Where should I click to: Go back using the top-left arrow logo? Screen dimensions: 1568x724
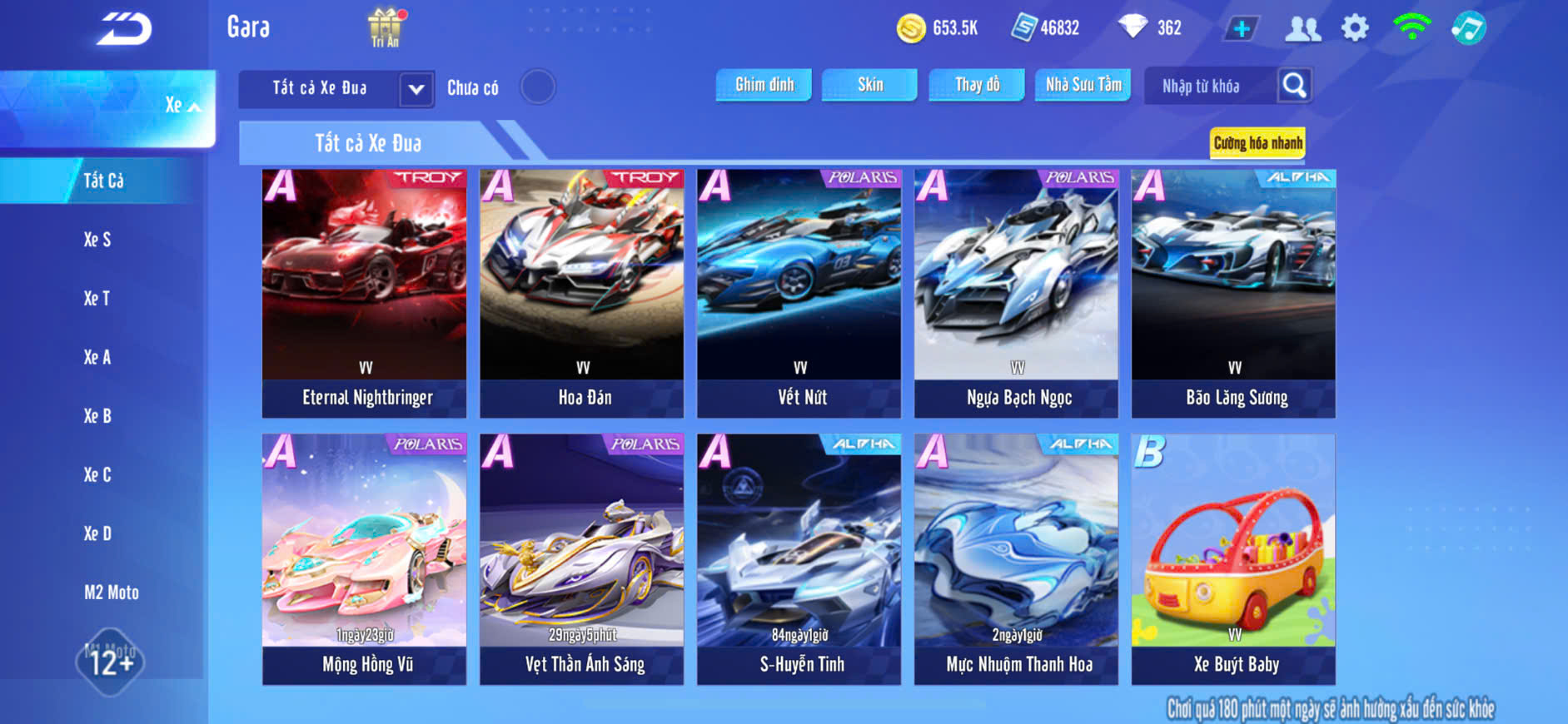tap(125, 29)
